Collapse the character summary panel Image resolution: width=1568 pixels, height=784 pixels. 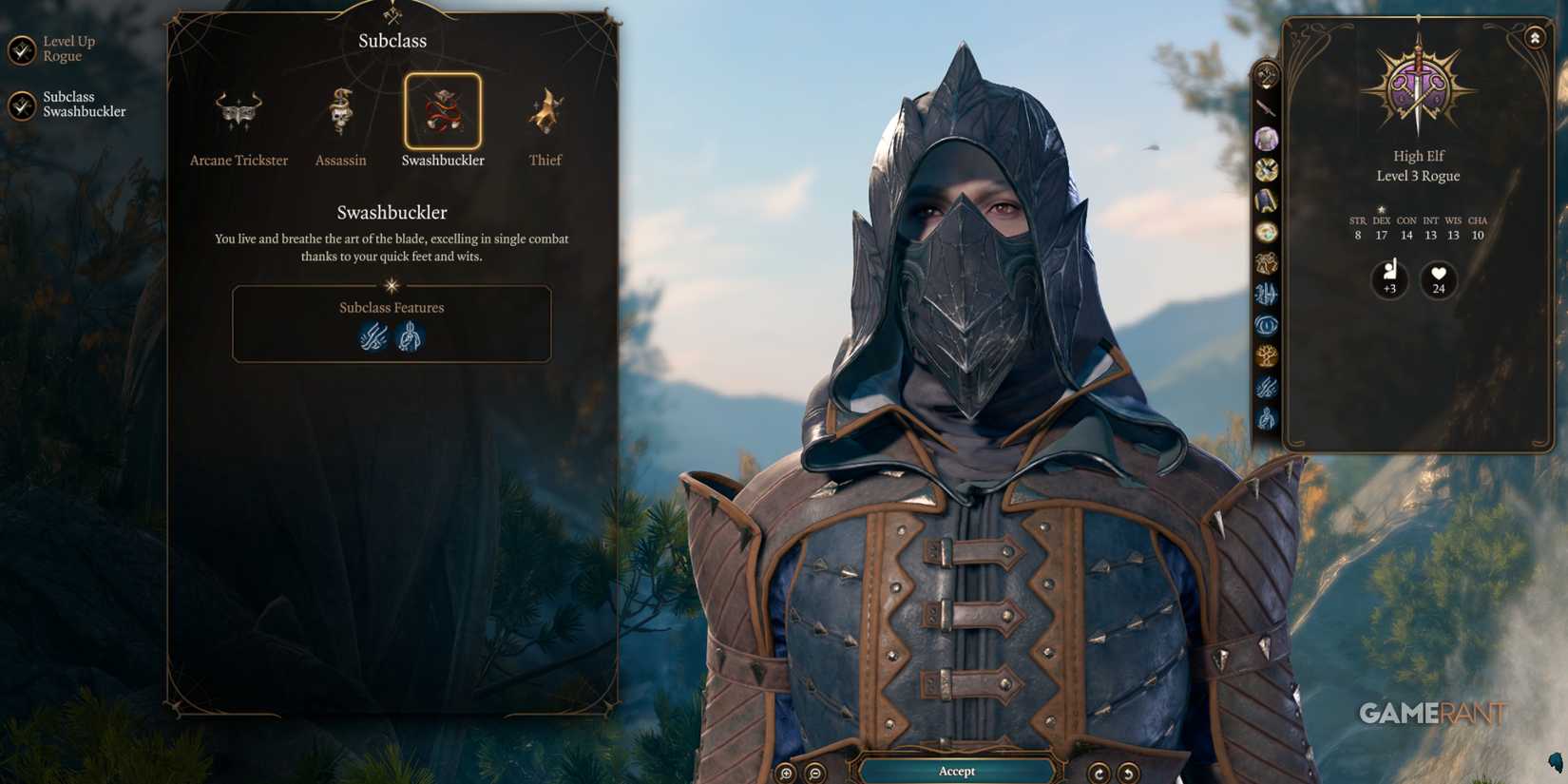coord(1535,36)
